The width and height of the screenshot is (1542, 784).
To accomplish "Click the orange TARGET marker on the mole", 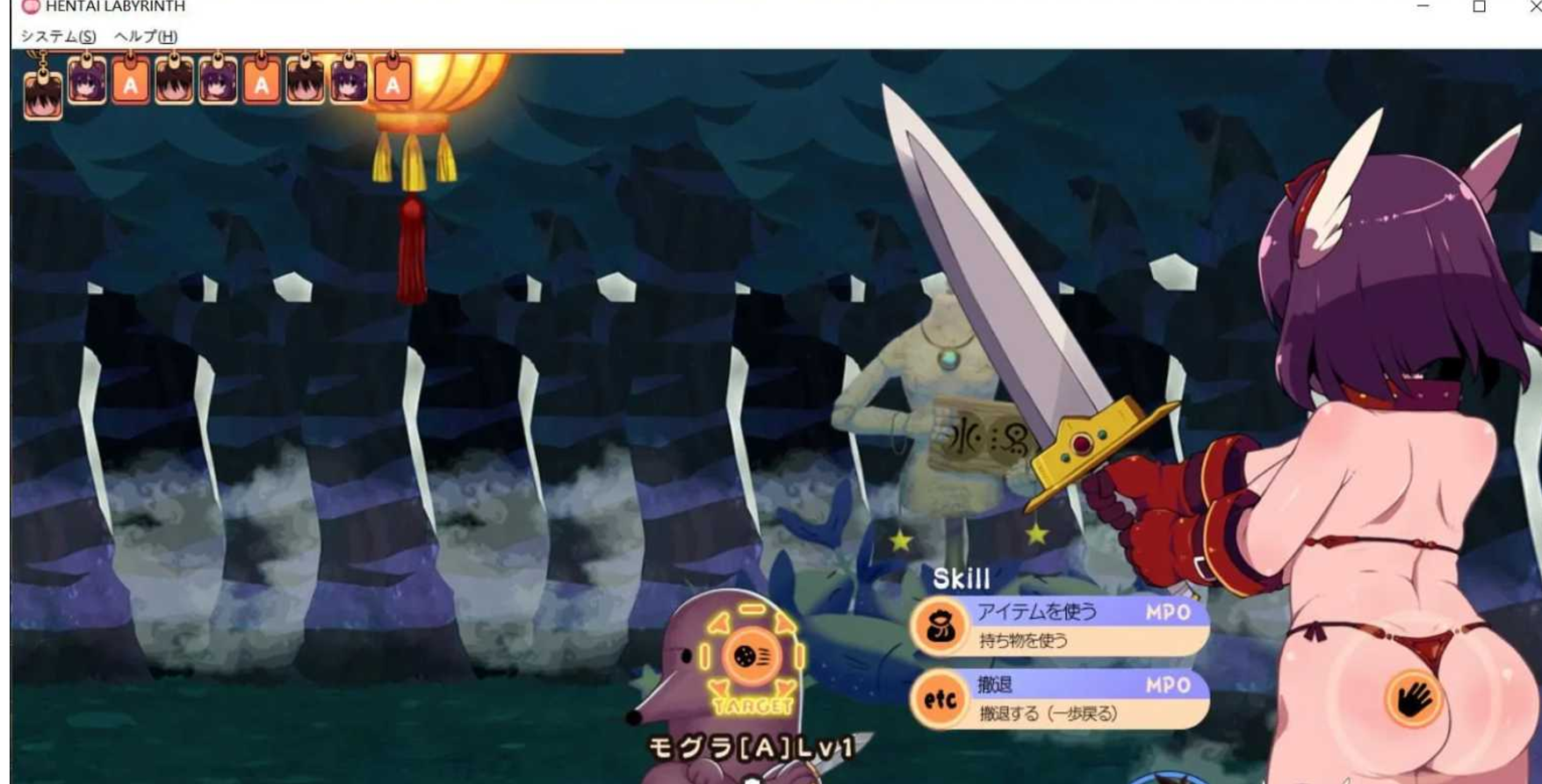I will click(752, 658).
